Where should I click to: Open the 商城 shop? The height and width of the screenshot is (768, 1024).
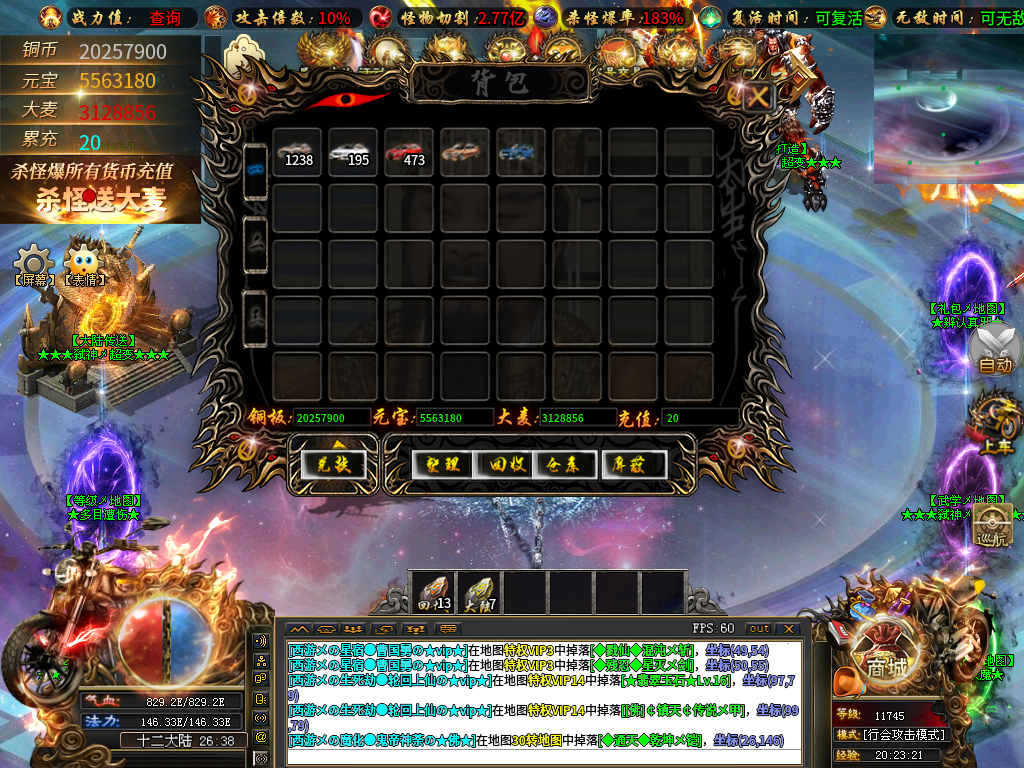[x=885, y=663]
